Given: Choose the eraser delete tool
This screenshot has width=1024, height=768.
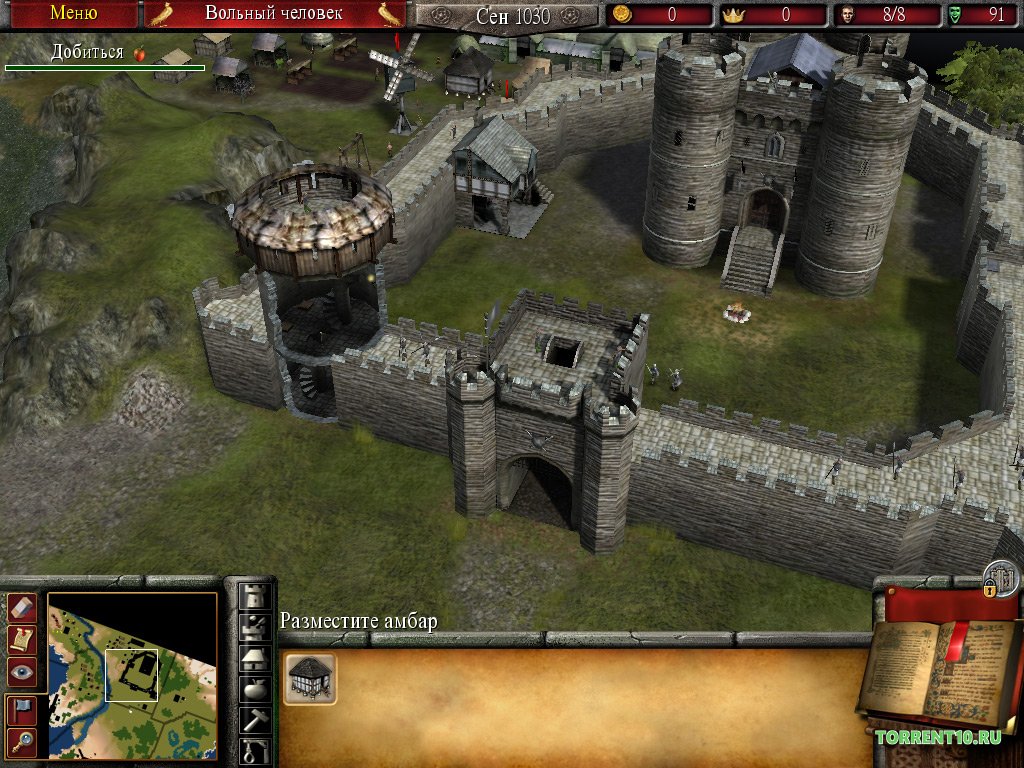Looking at the screenshot, I should pyautogui.click(x=22, y=607).
